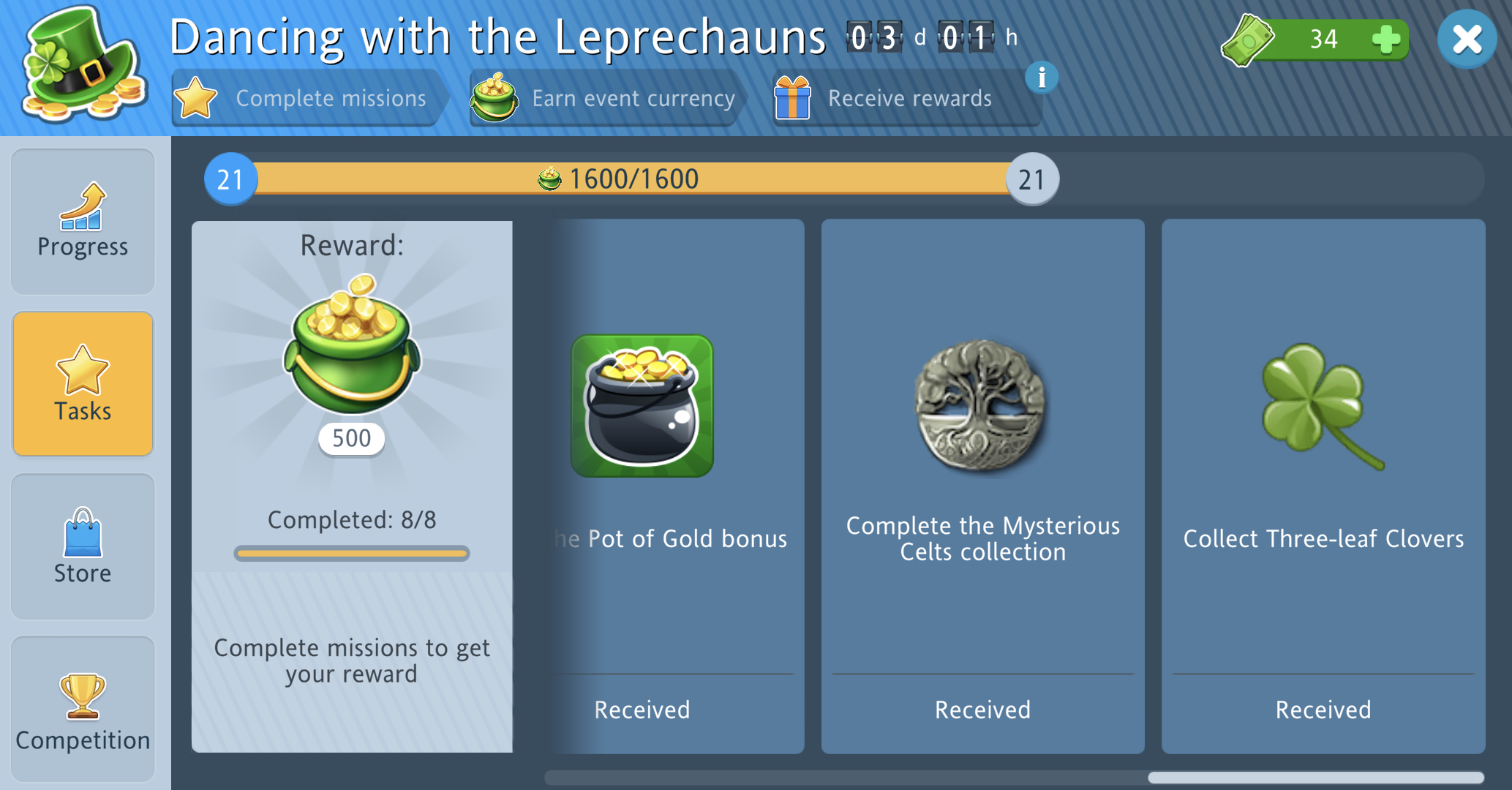1512x790 pixels.
Task: View the Competition tab
Action: 83,710
